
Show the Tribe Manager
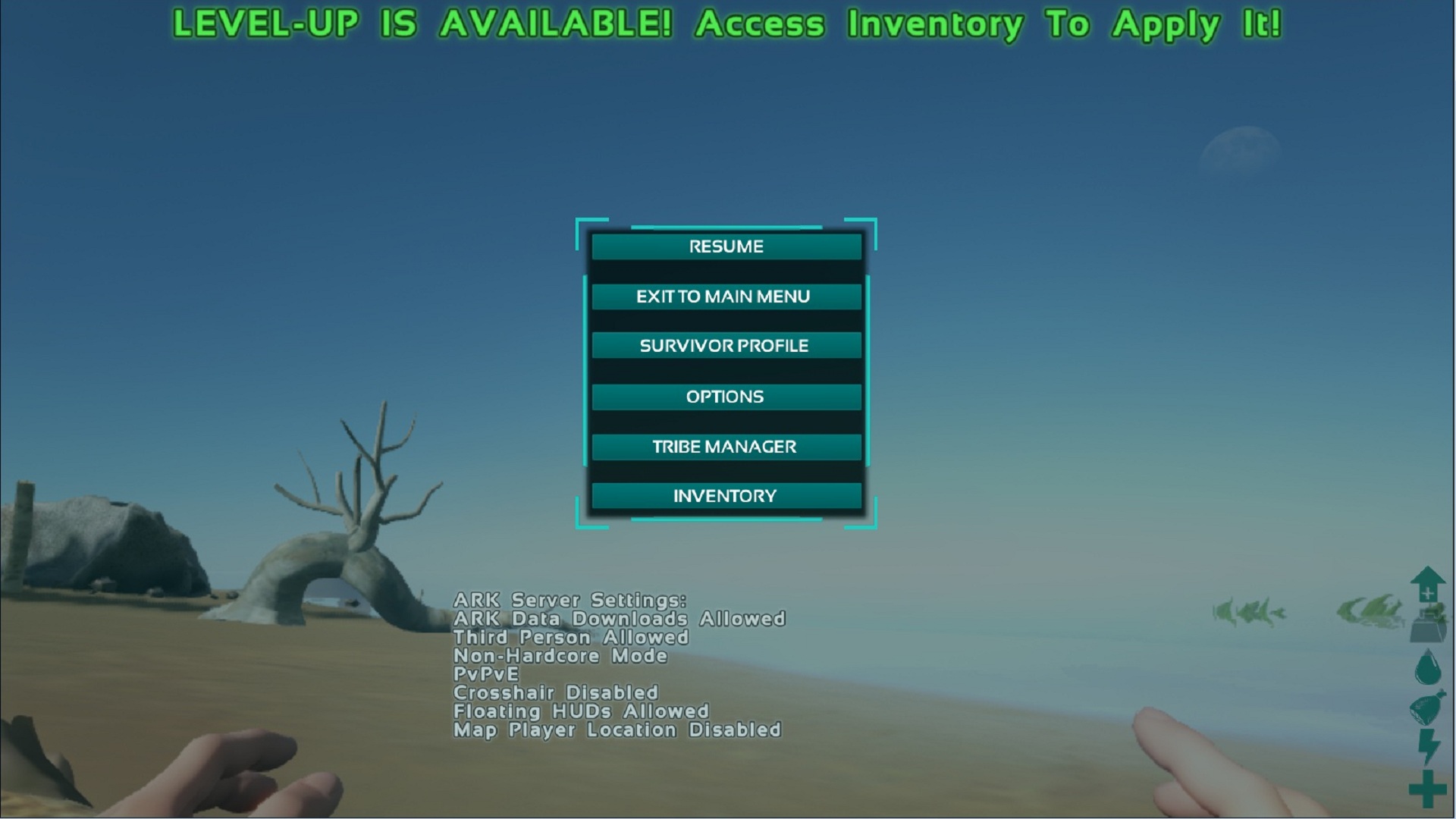[x=726, y=447]
